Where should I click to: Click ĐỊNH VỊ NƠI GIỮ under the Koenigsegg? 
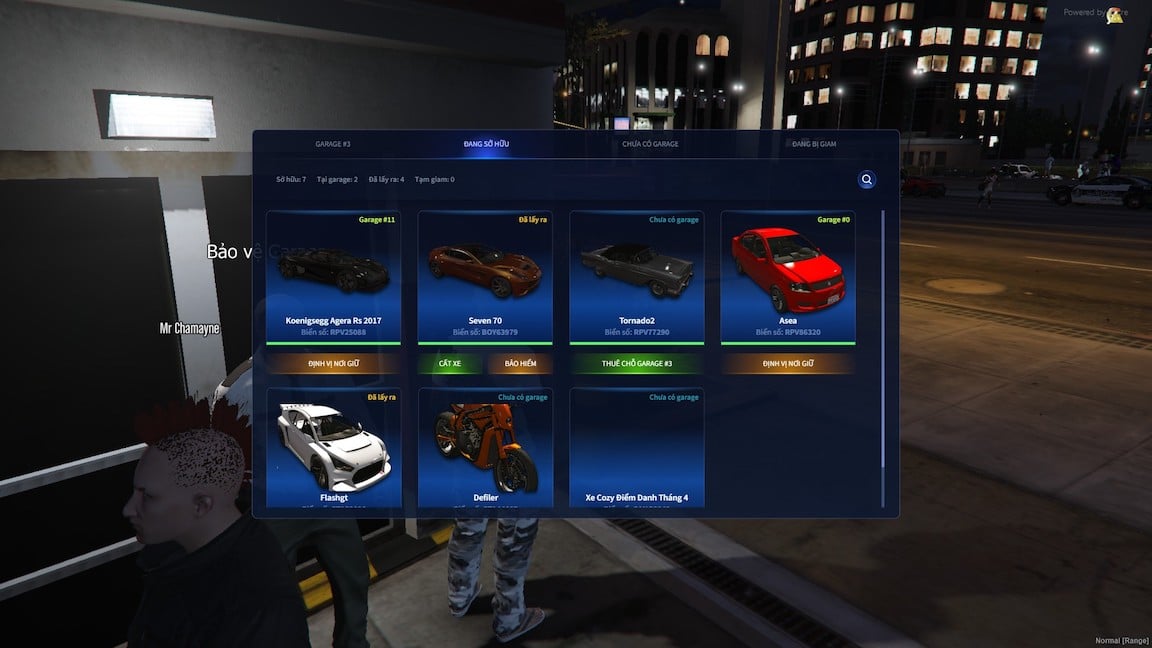pyautogui.click(x=333, y=363)
